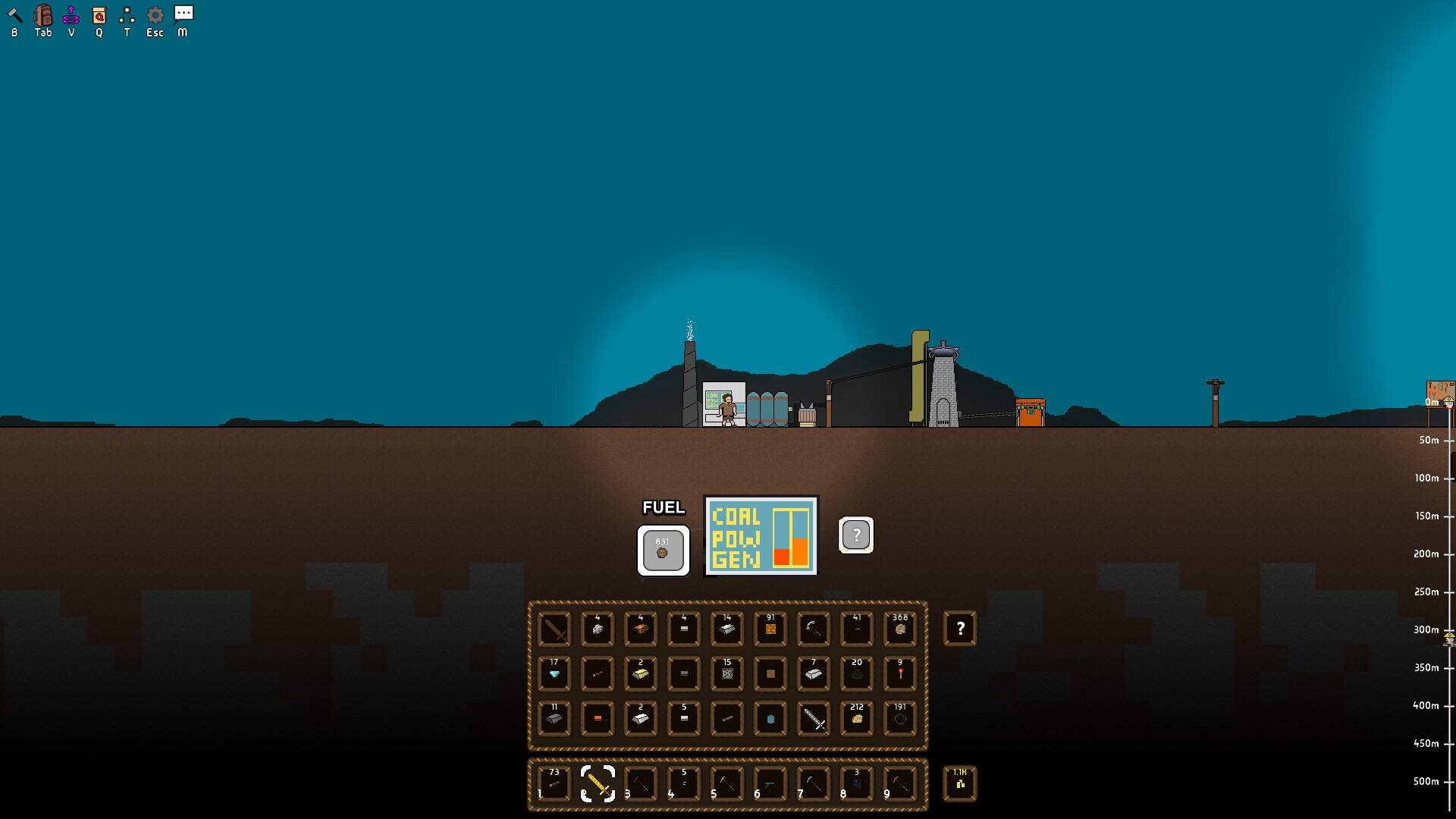The height and width of the screenshot is (819, 1456).
Task: Open the chat speech bubble
Action: 183,14
